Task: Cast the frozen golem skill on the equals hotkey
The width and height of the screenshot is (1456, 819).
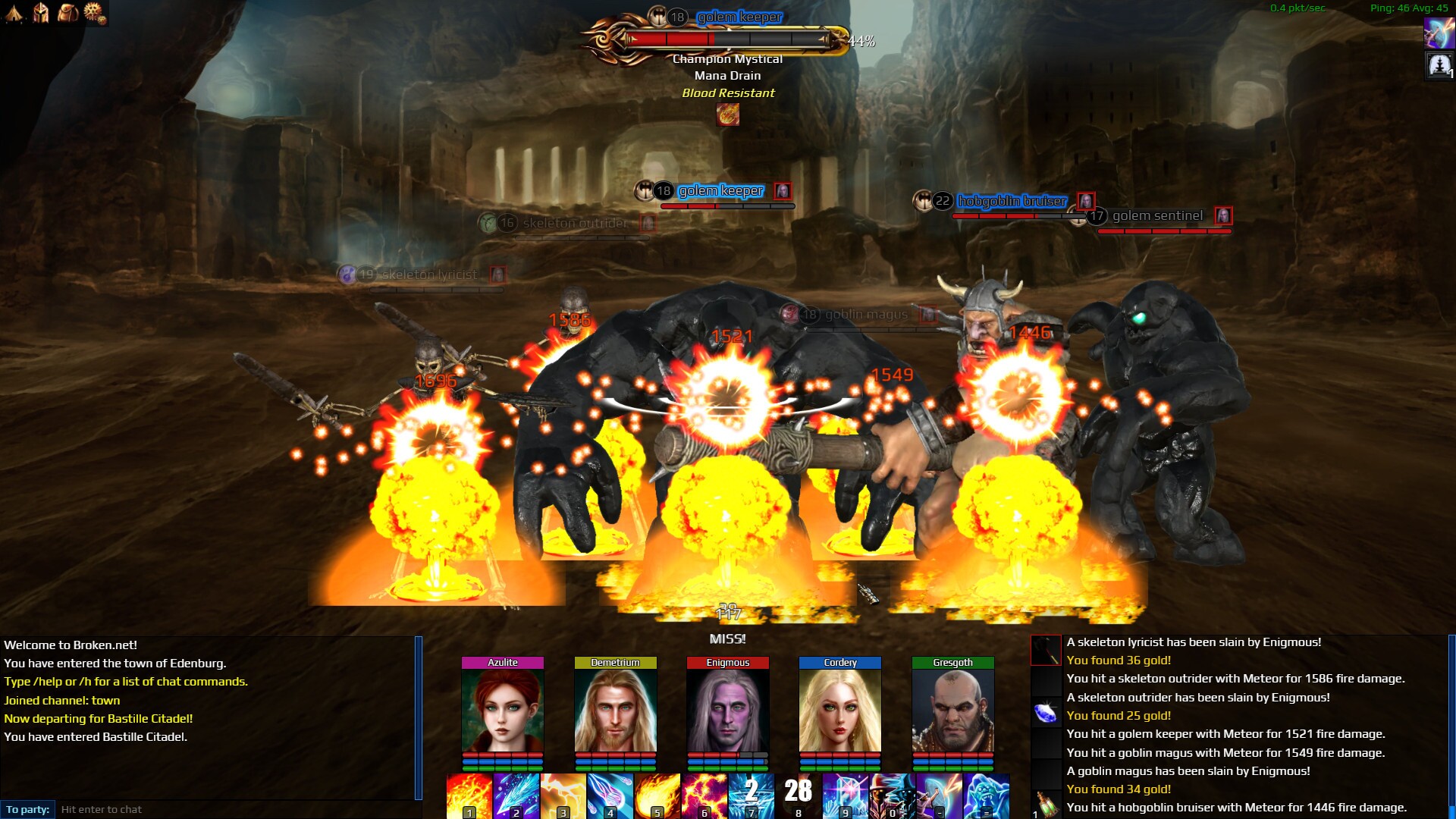Action: tap(987, 795)
